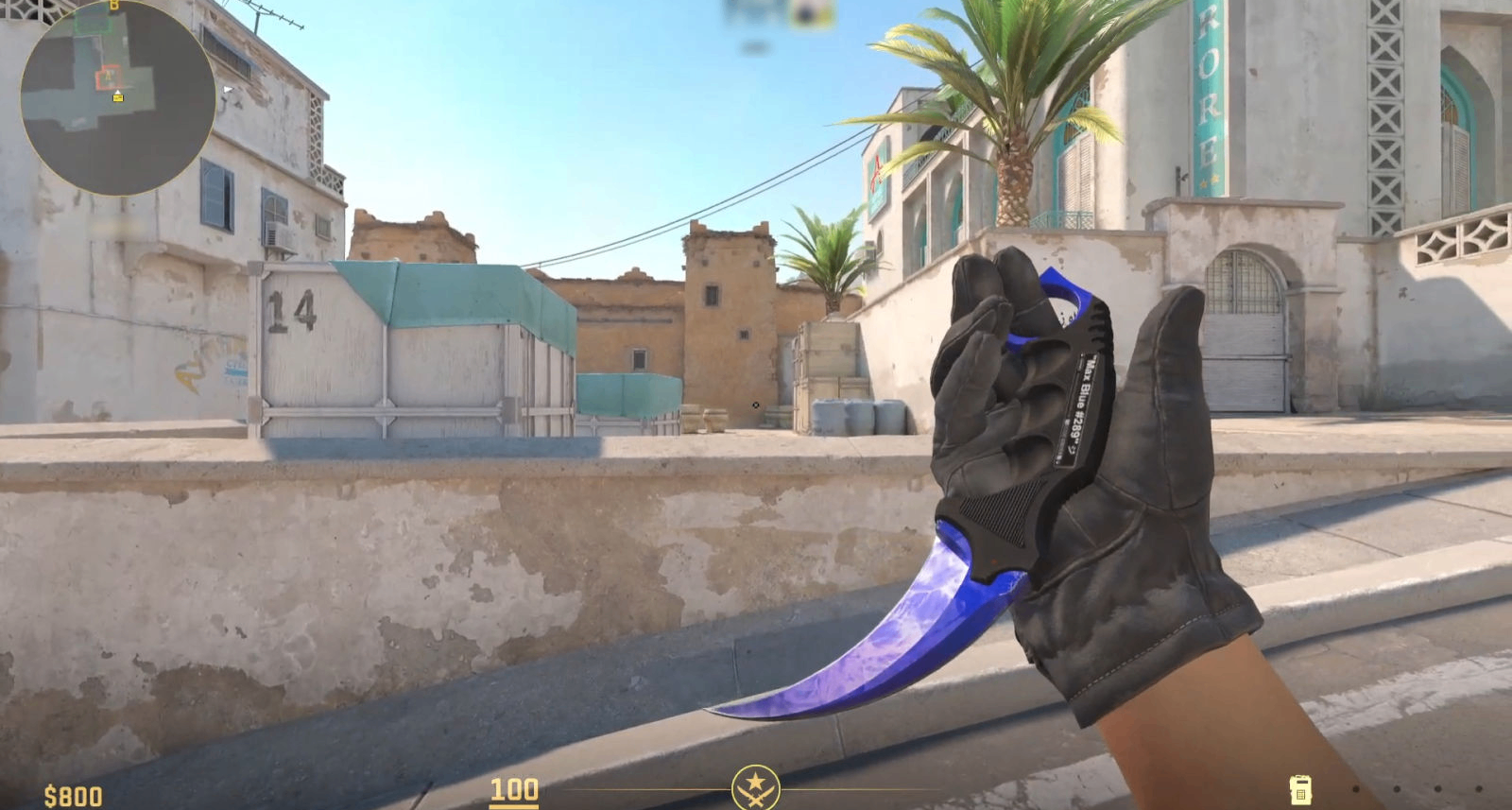Click the bombsite B label on the minimap
Image resolution: width=1512 pixels, height=810 pixels.
(x=113, y=6)
